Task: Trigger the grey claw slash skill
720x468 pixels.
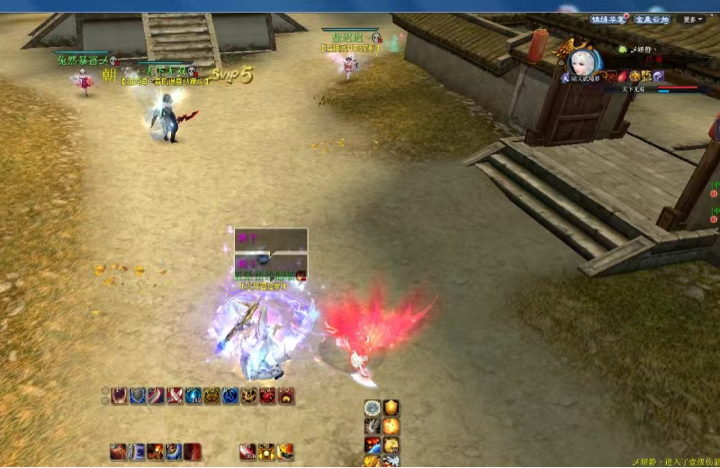Action: point(372,427)
